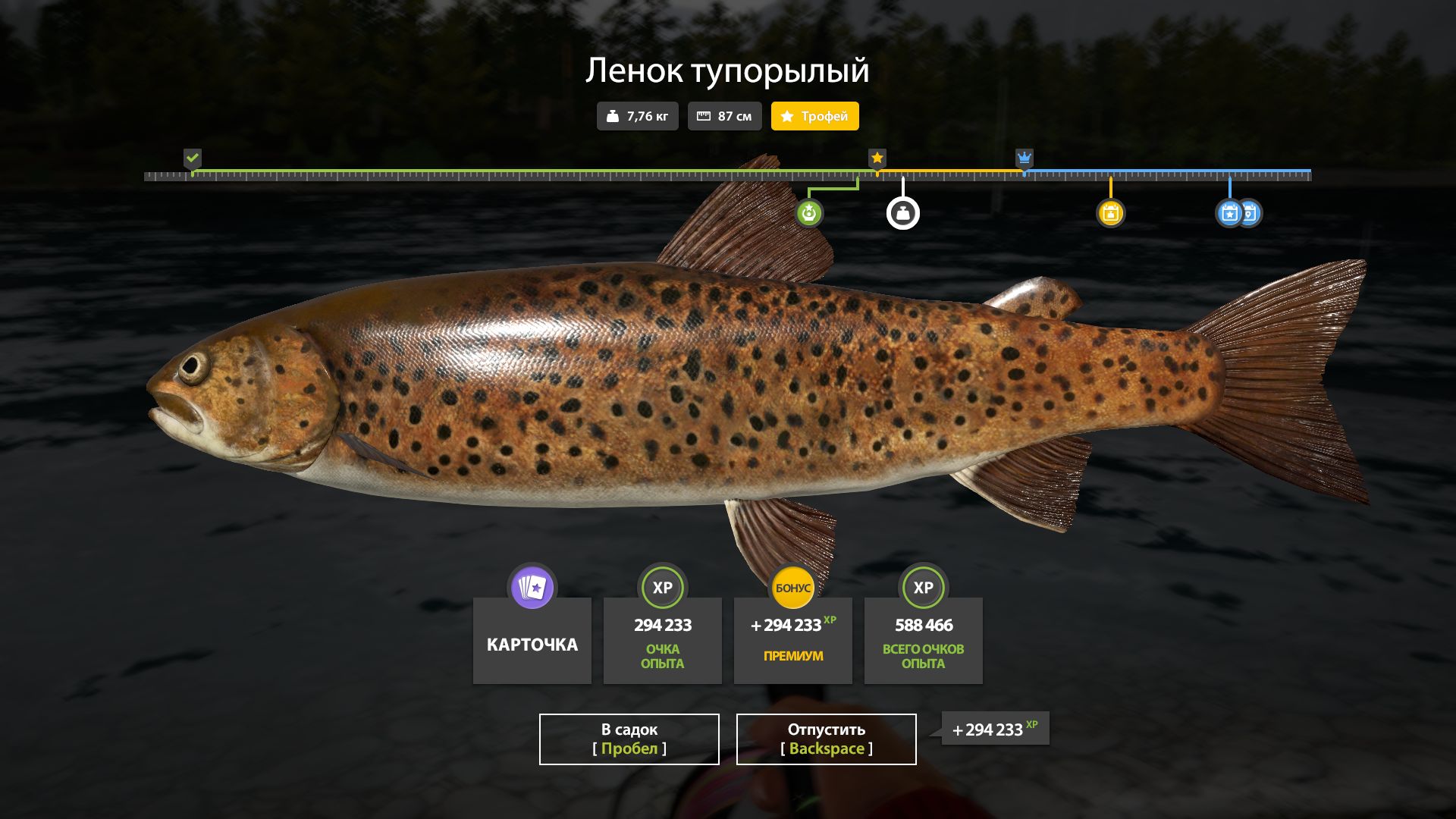The height and width of the screenshot is (819, 1456).
Task: Select the yellow star marker on the scale
Action: [877, 159]
